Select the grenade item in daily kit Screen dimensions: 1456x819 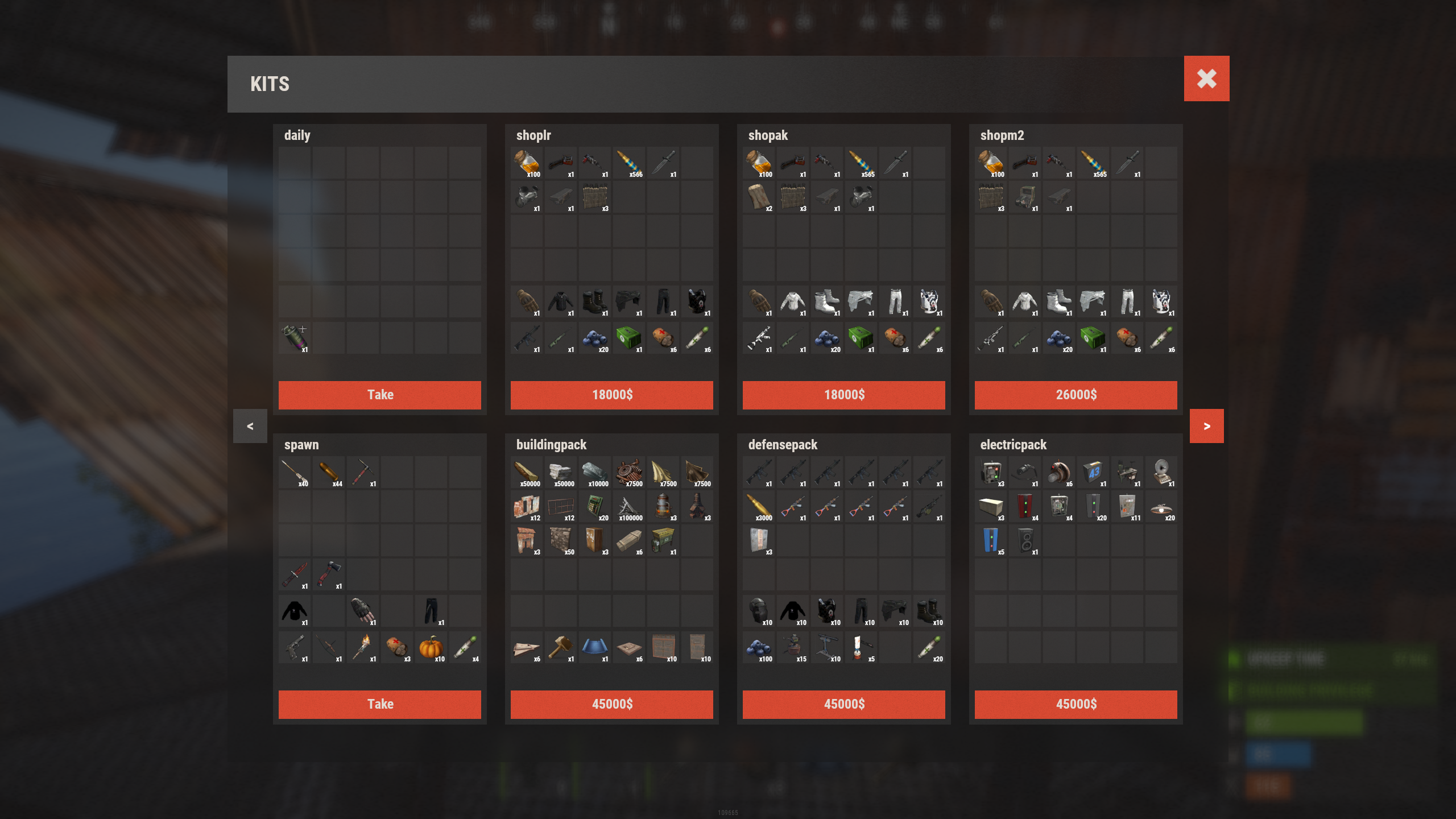294,338
